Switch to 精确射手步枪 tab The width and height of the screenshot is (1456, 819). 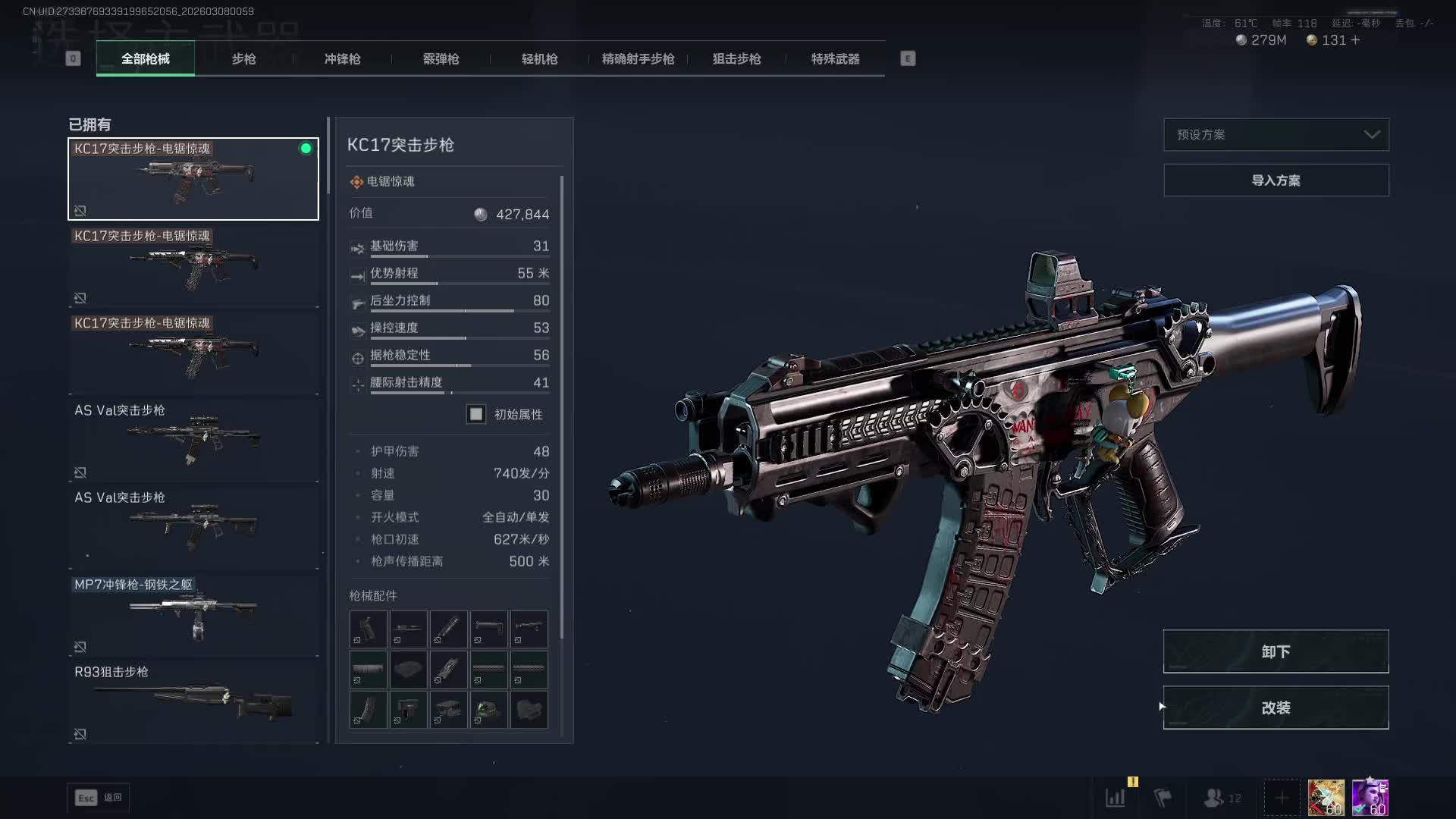[x=638, y=59]
